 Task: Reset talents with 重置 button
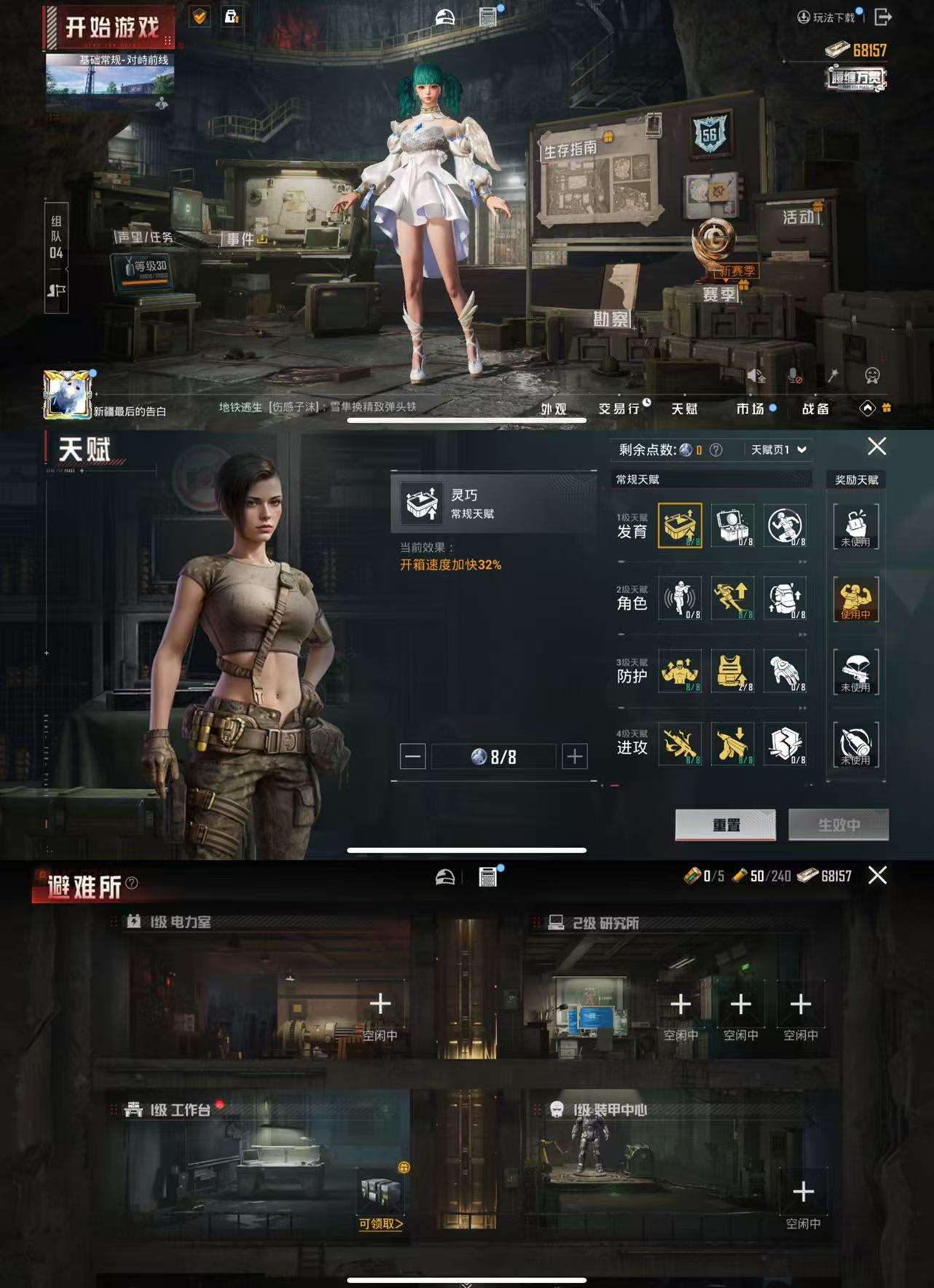[x=726, y=825]
